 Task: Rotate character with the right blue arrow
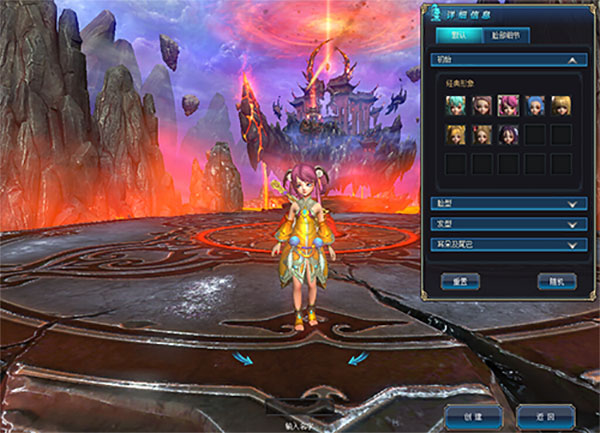357,358
